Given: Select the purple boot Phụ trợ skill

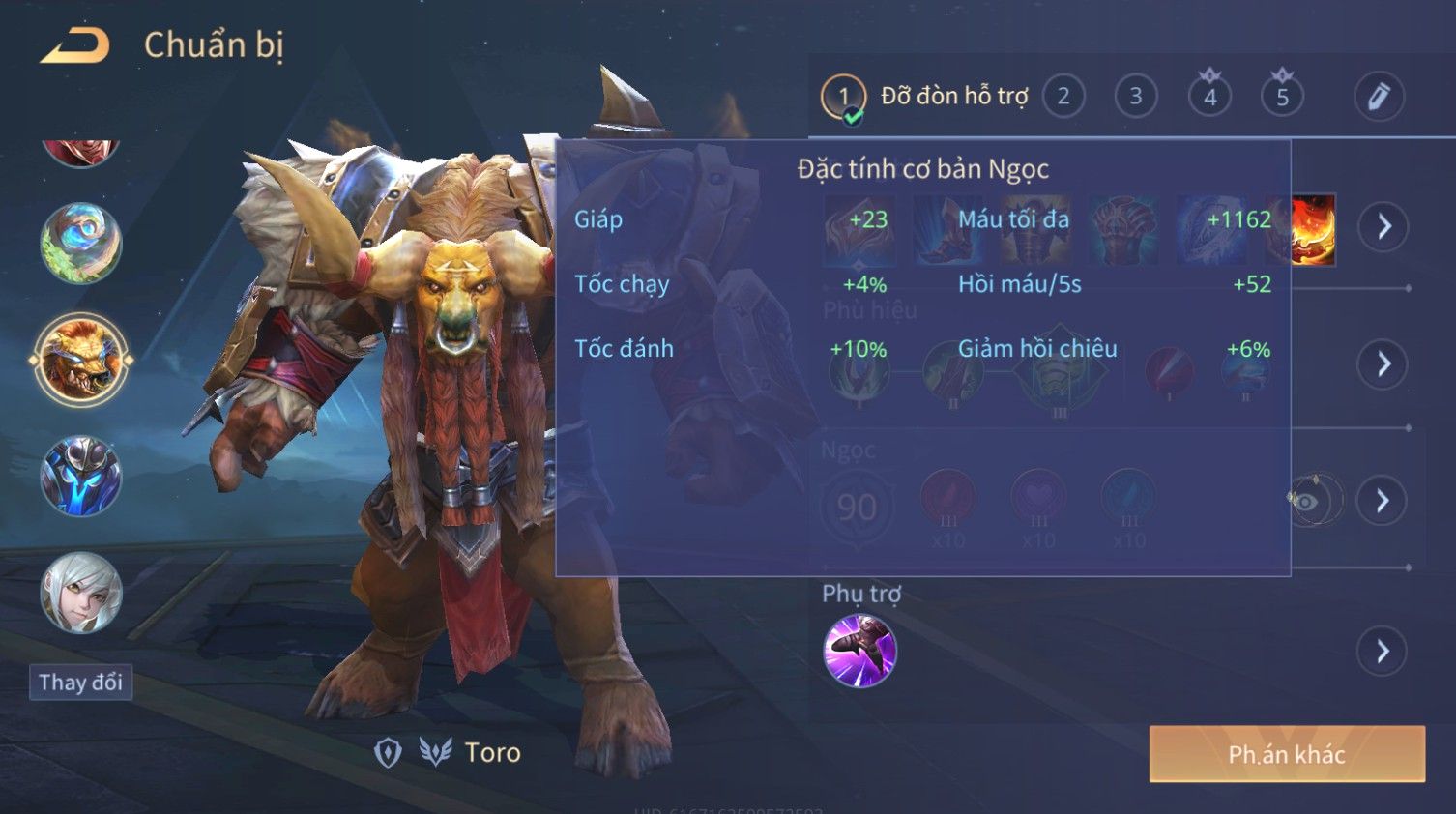Looking at the screenshot, I should (859, 651).
